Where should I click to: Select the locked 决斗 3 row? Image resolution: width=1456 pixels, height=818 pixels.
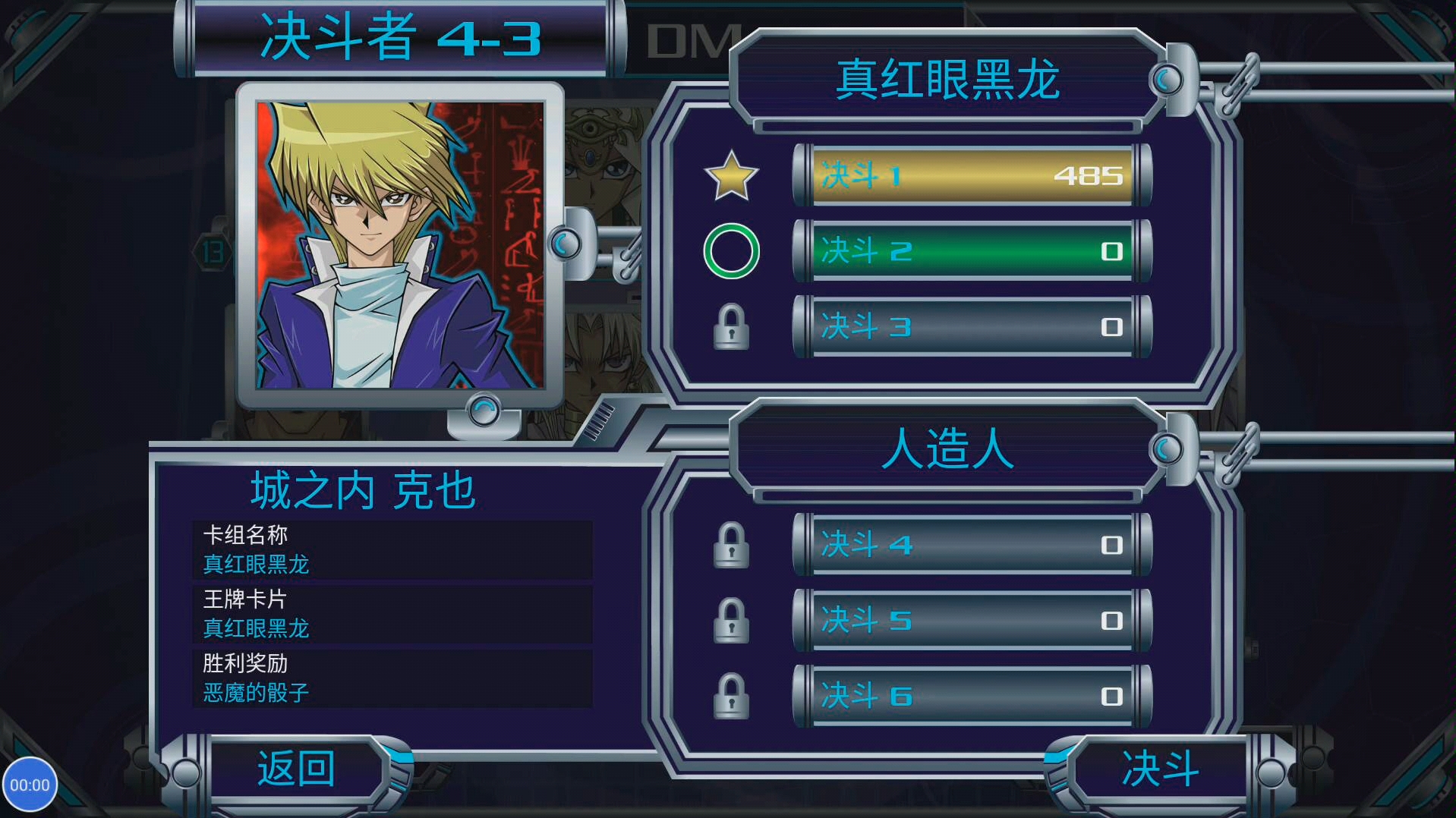(x=972, y=327)
